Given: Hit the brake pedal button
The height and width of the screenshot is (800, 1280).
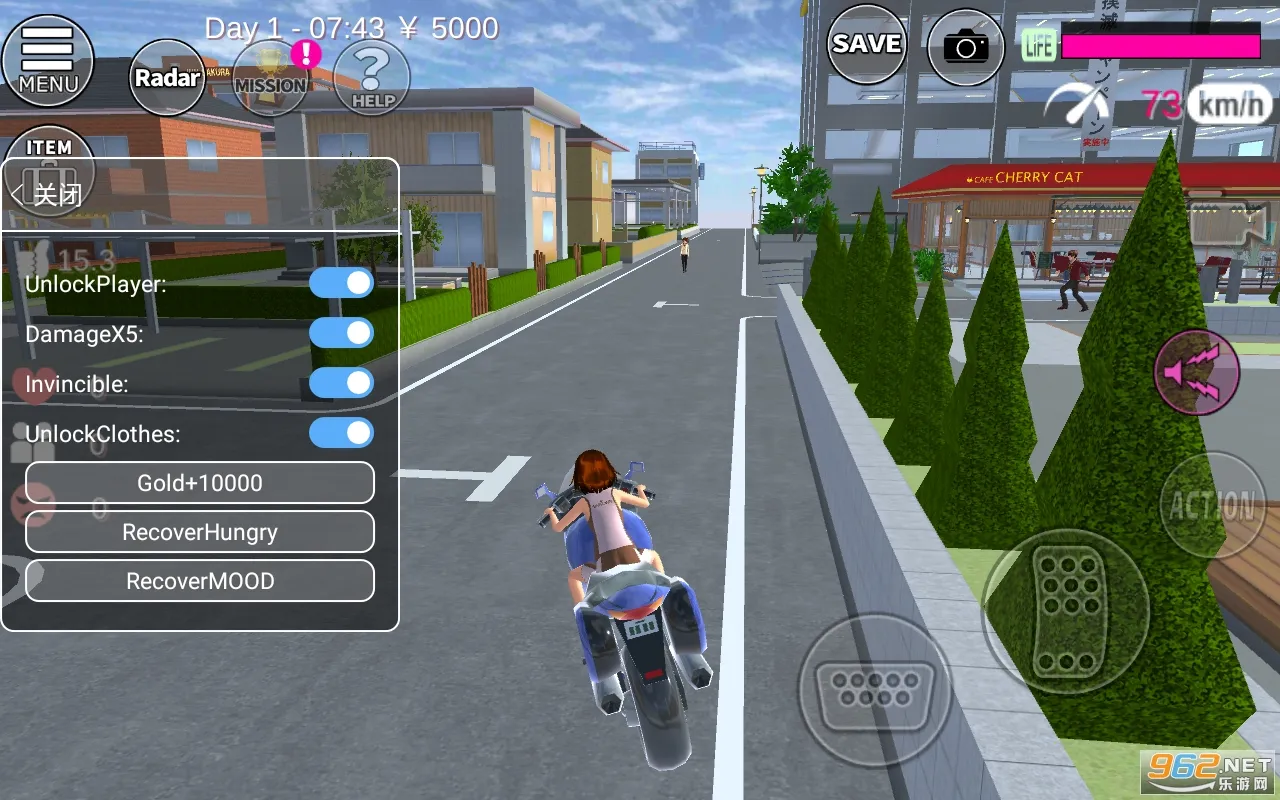Looking at the screenshot, I should [x=875, y=688].
